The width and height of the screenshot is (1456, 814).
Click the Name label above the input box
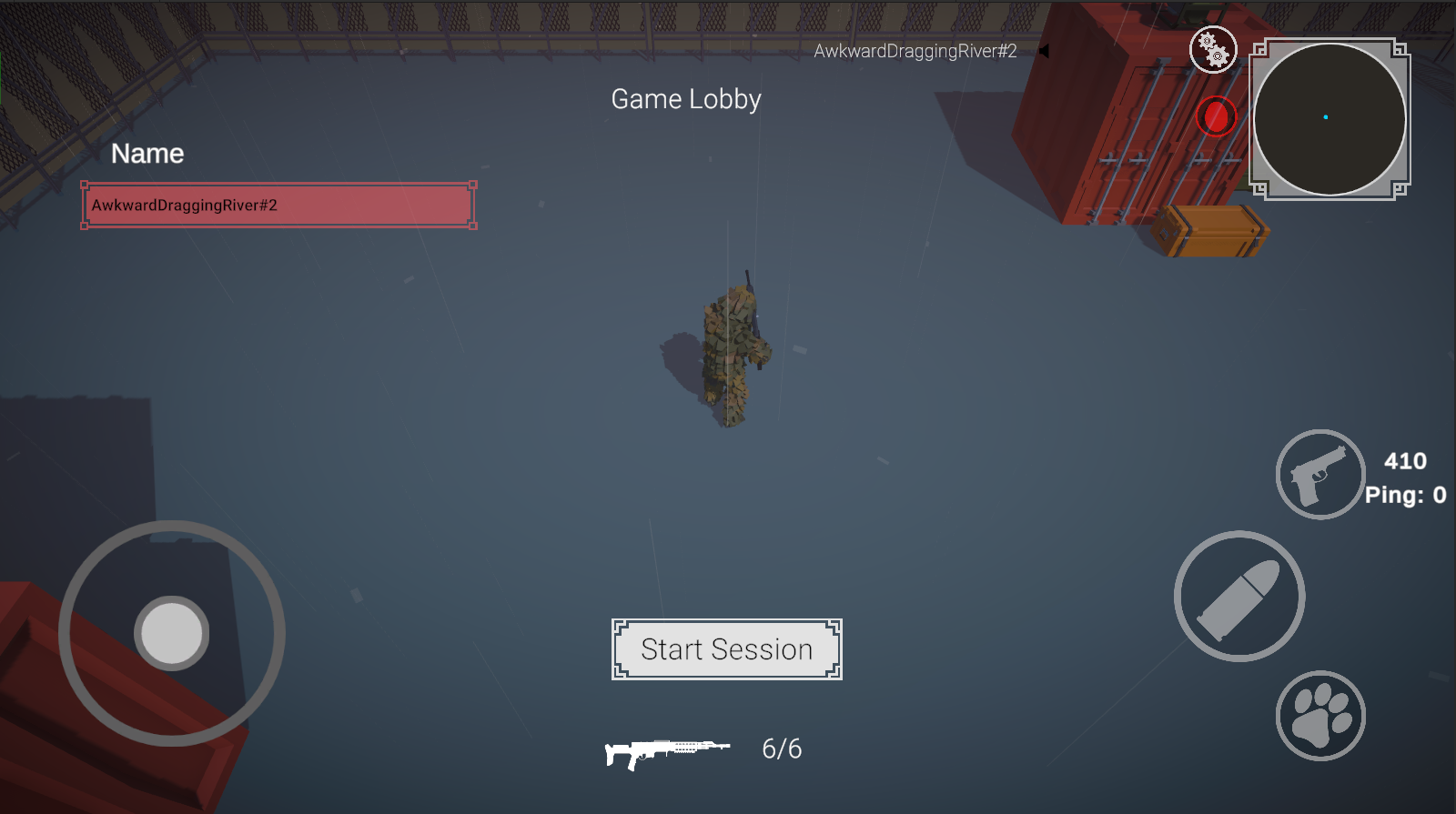tap(147, 153)
